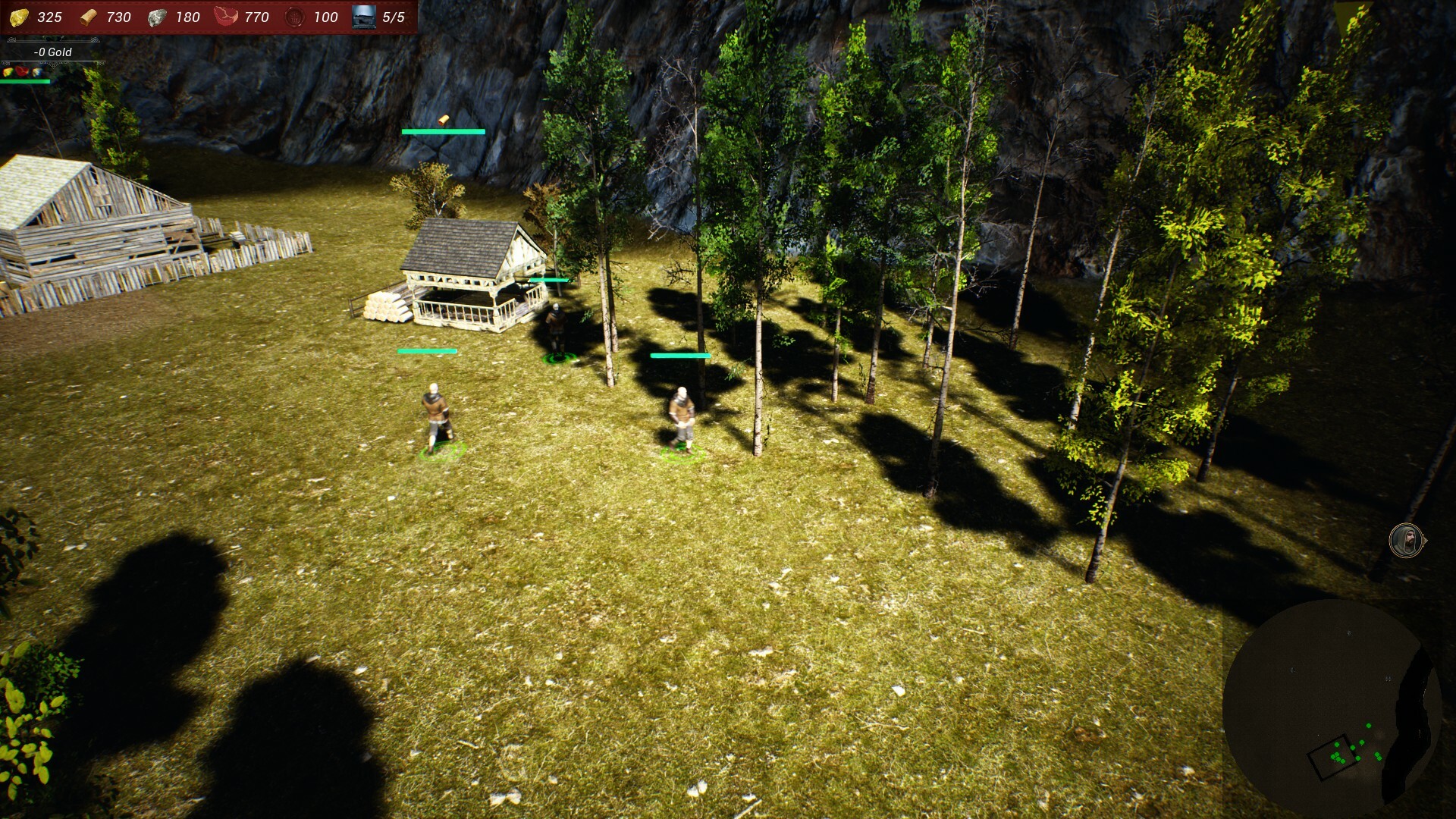Select the hooded hero portrait icon

1406,541
